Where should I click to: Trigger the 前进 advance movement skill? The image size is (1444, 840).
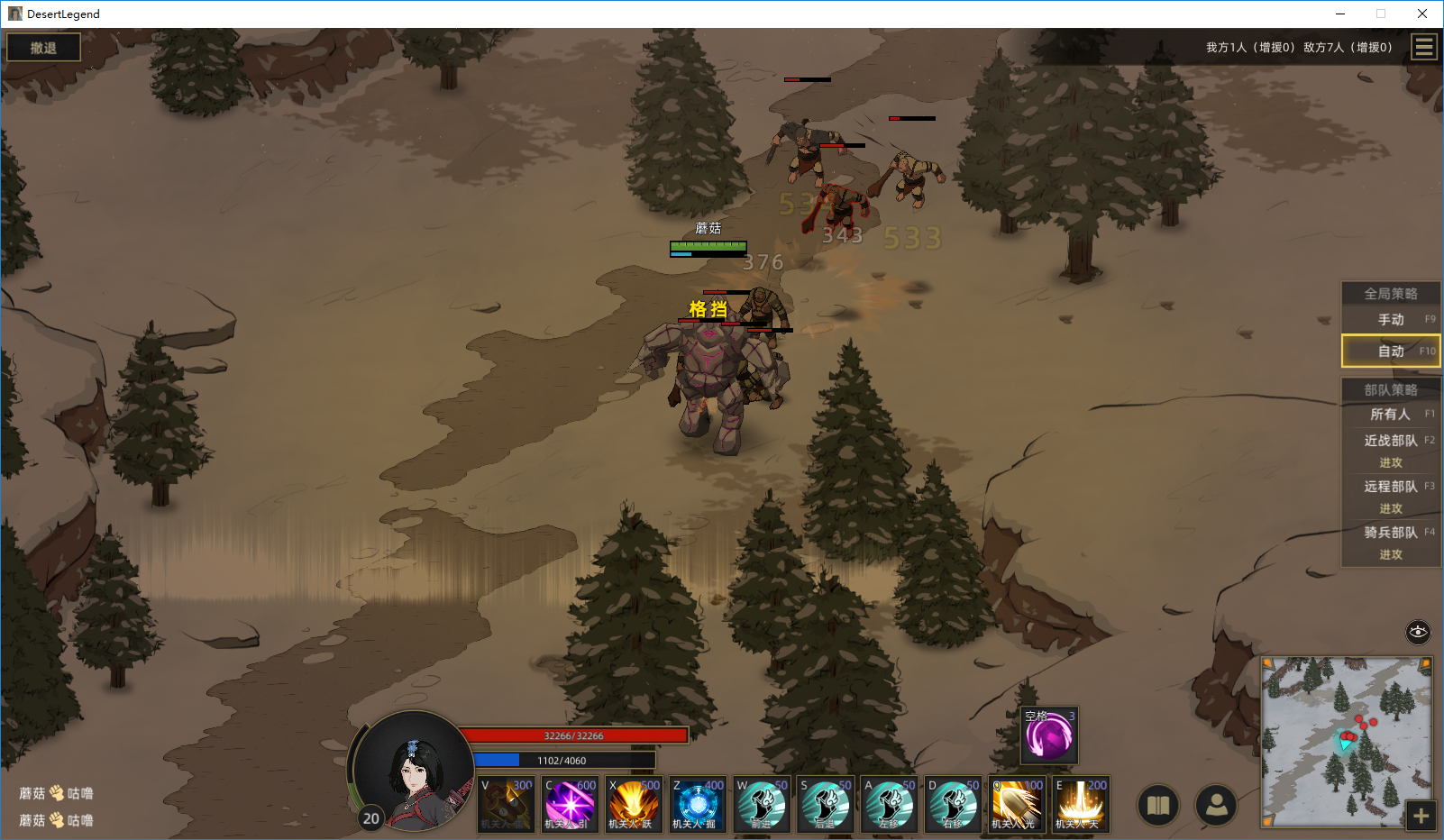(762, 805)
